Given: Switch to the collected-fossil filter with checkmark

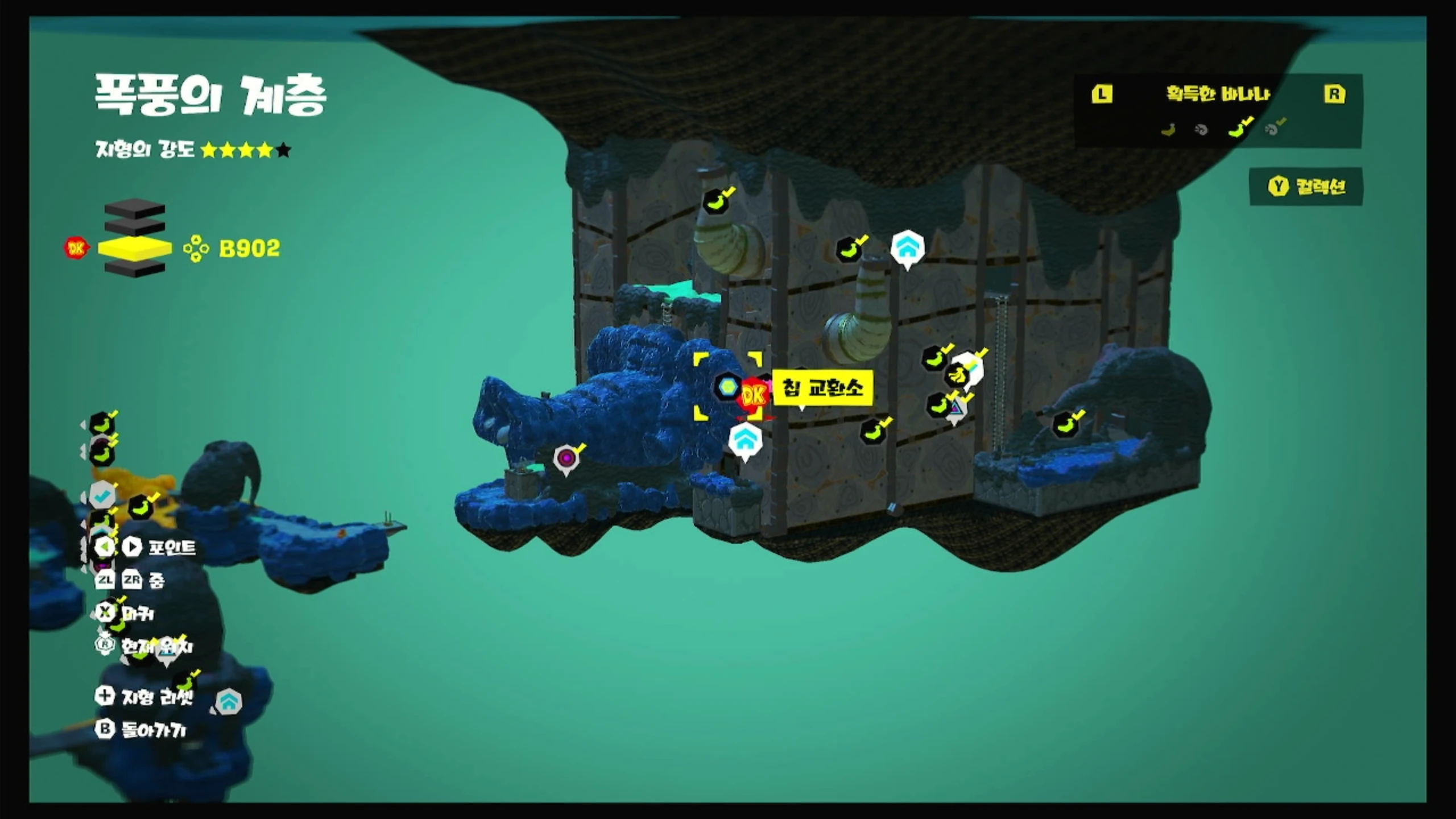Looking at the screenshot, I should 1273,130.
